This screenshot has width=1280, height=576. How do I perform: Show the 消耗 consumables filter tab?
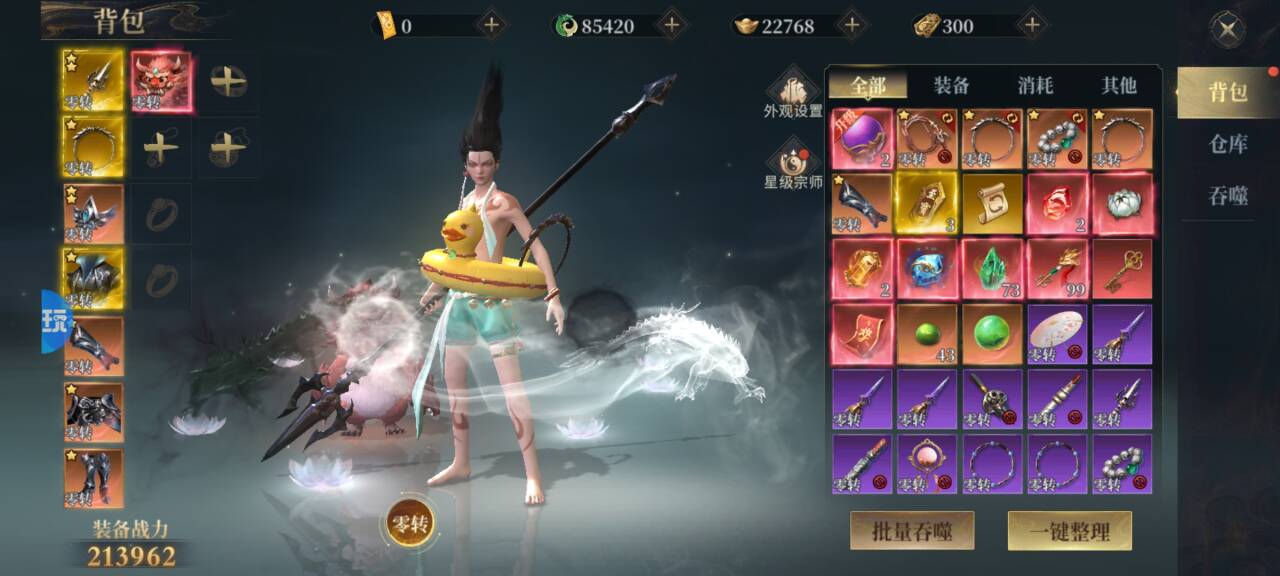point(1035,86)
